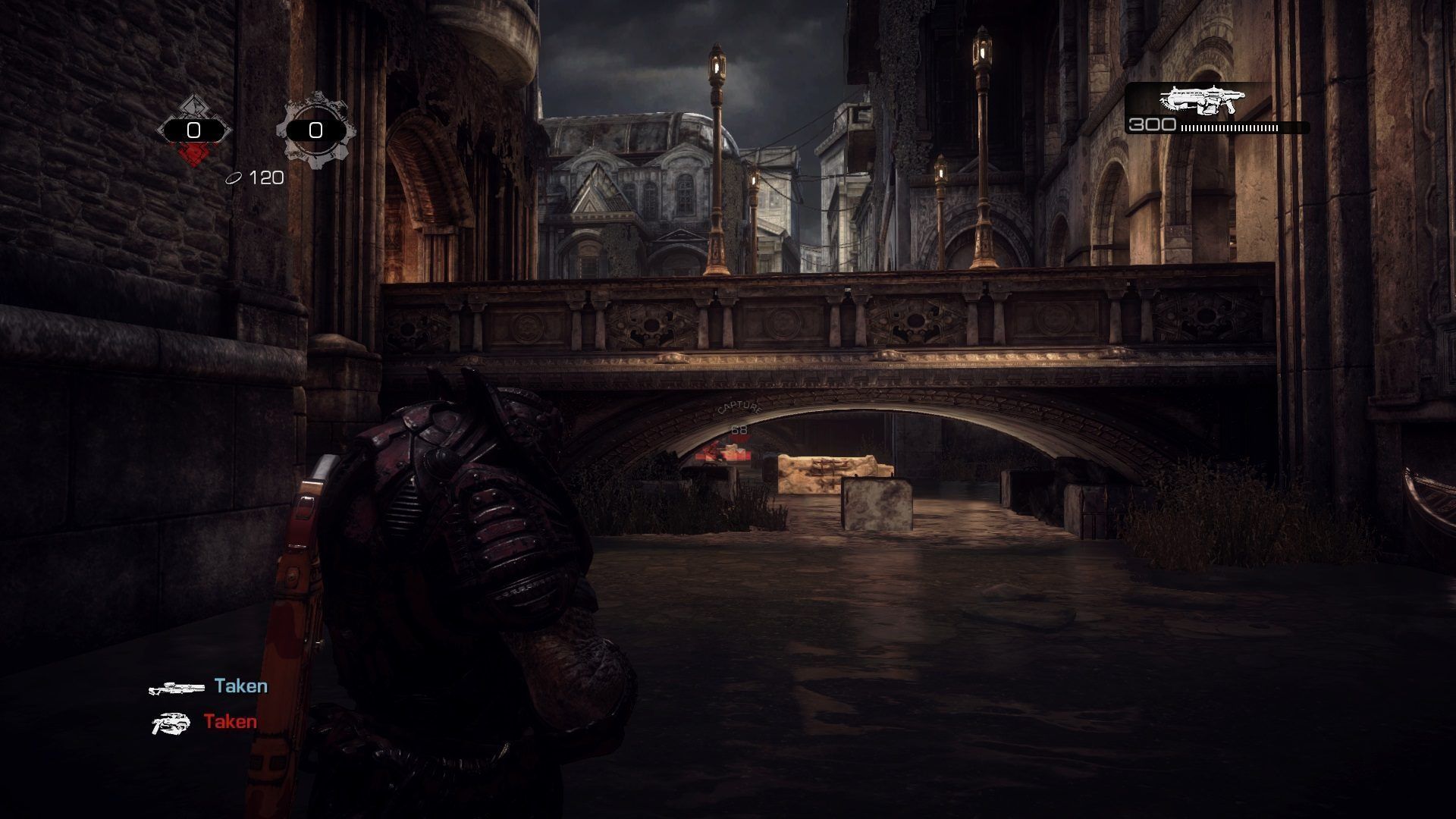This screenshot has width=1456, height=819.
Task: Click the Lancer rifle weapon icon
Action: 1202,99
